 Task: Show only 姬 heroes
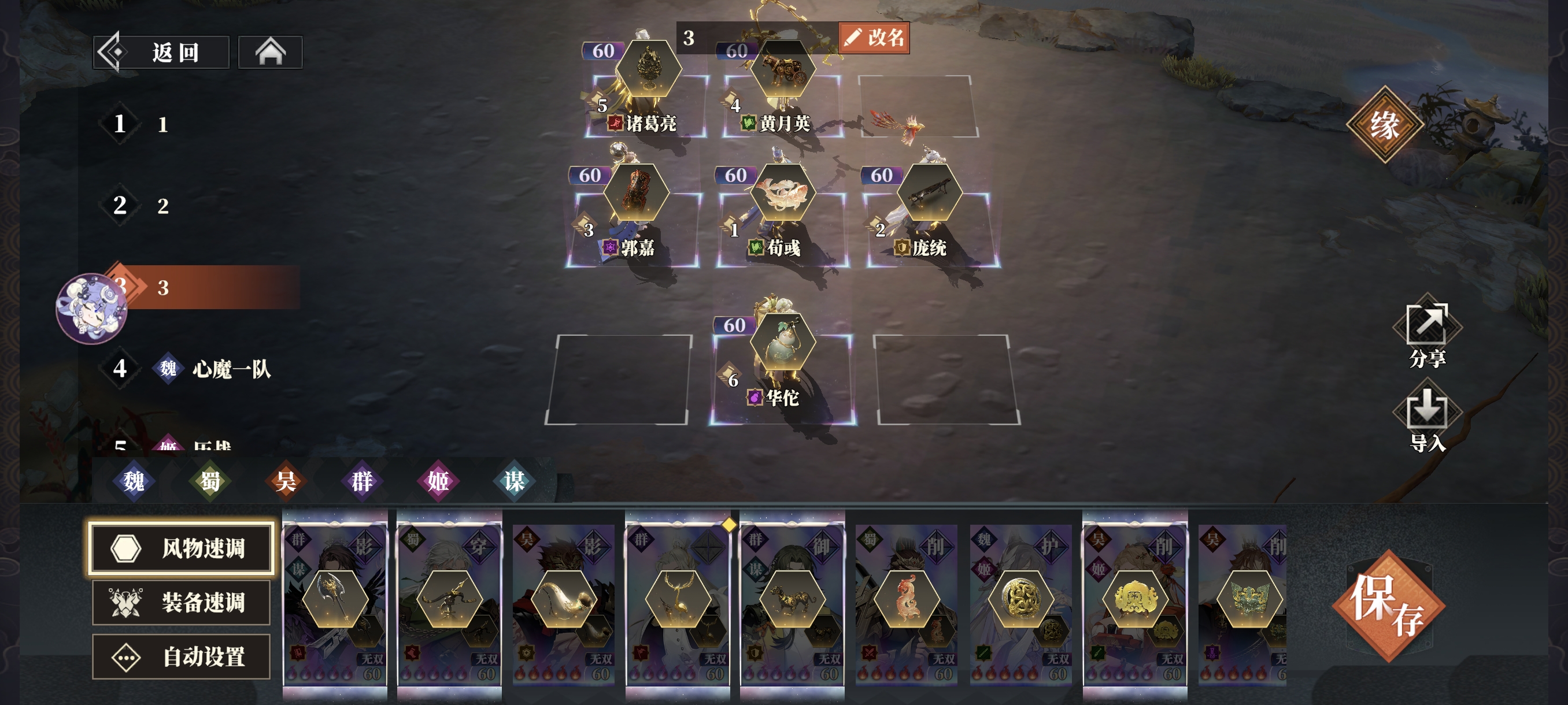pos(438,481)
